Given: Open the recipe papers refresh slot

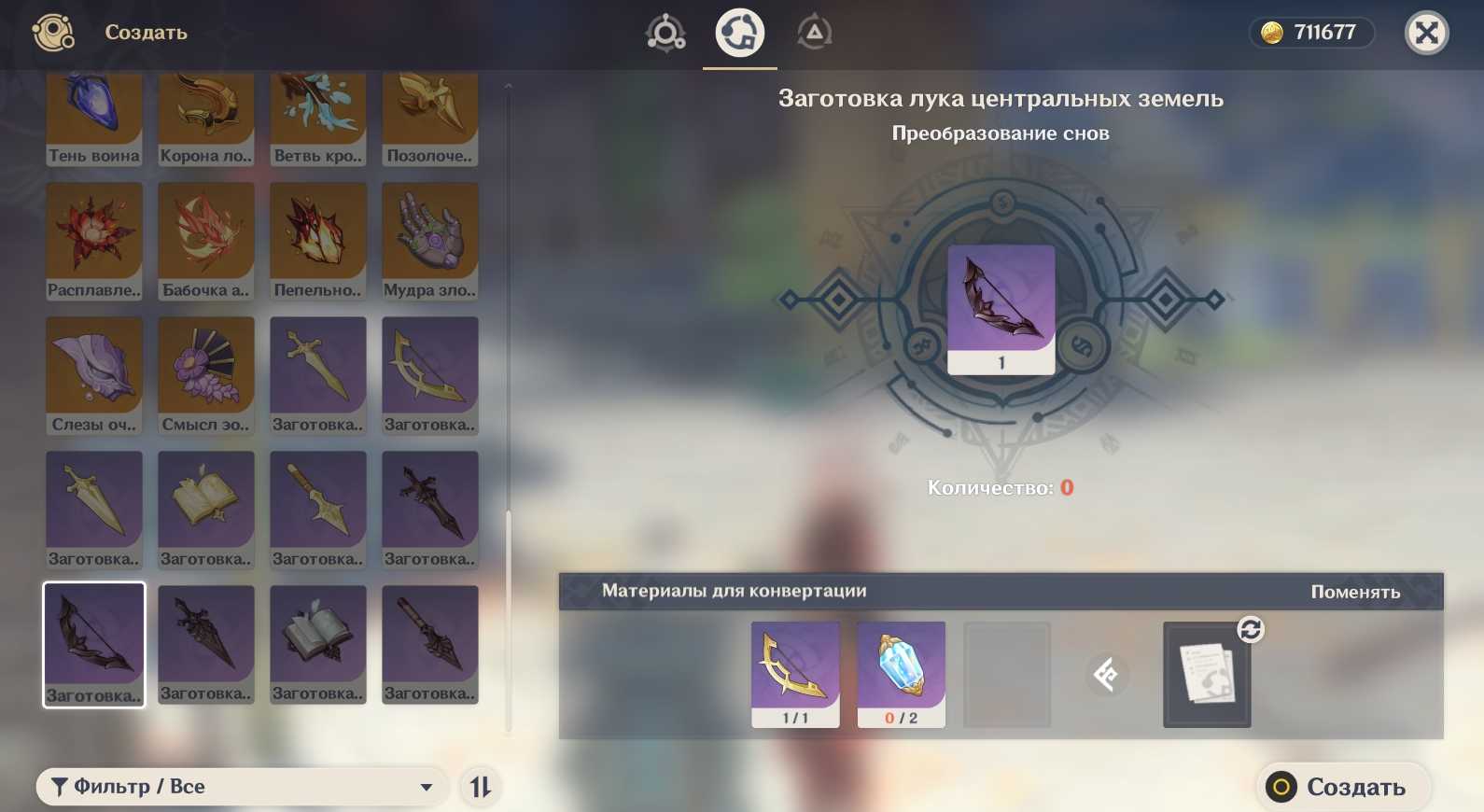Looking at the screenshot, I should 1207,674.
